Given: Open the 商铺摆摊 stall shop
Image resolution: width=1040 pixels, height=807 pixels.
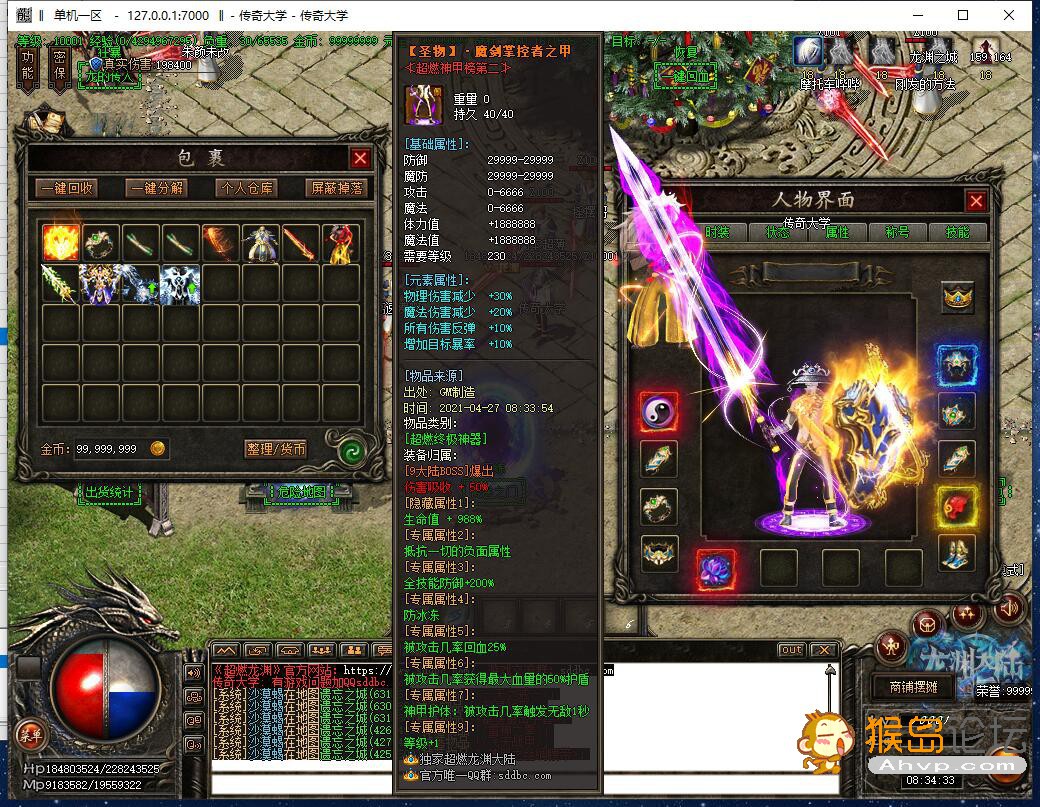Looking at the screenshot, I should click(x=906, y=687).
